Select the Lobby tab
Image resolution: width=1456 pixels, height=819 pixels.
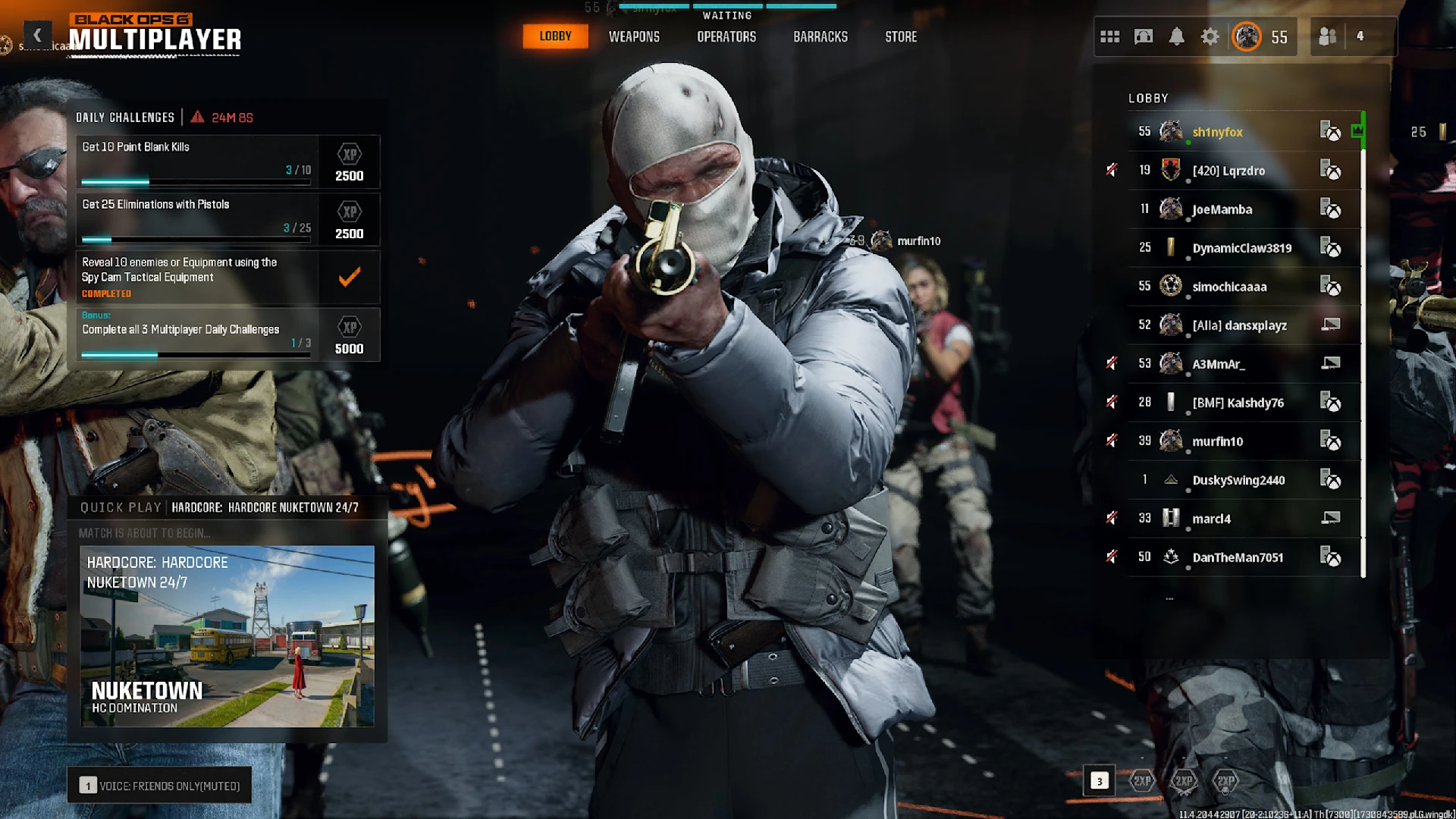click(555, 36)
